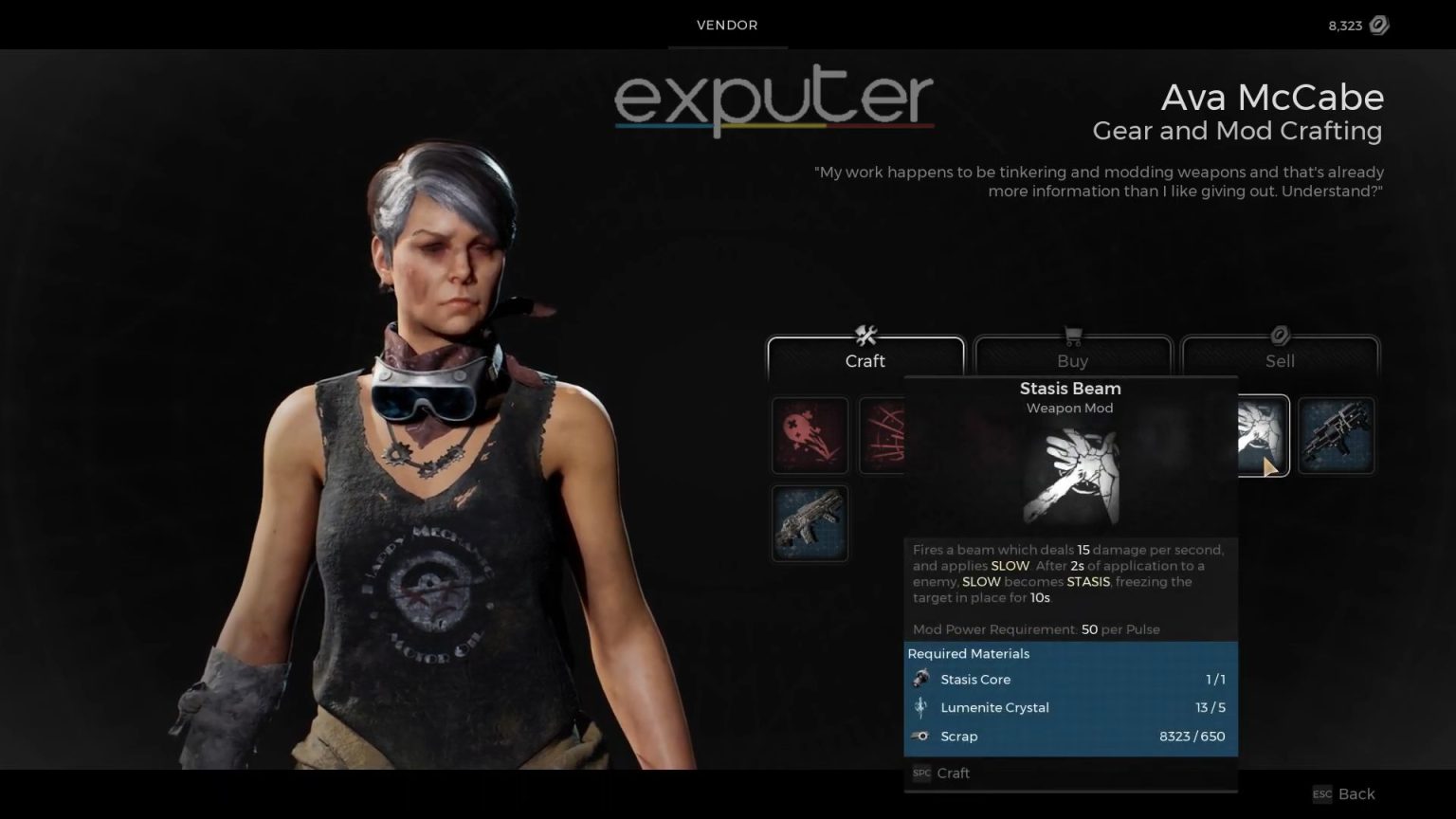Switch to the Sell tab
1456x819 pixels.
(1280, 361)
